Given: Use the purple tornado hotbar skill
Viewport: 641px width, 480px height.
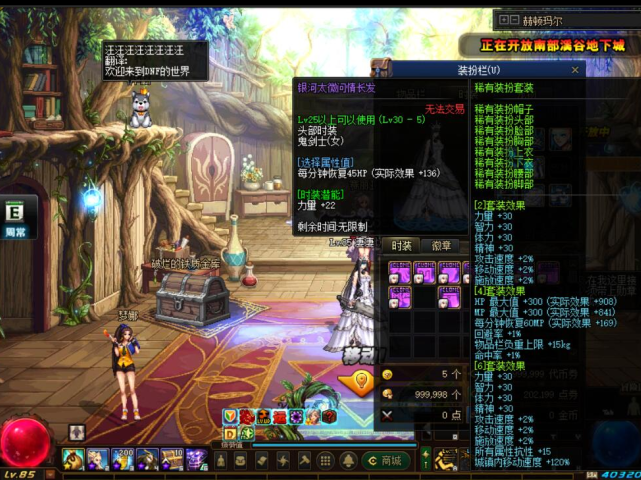Looking at the screenshot, I should 196,459.
